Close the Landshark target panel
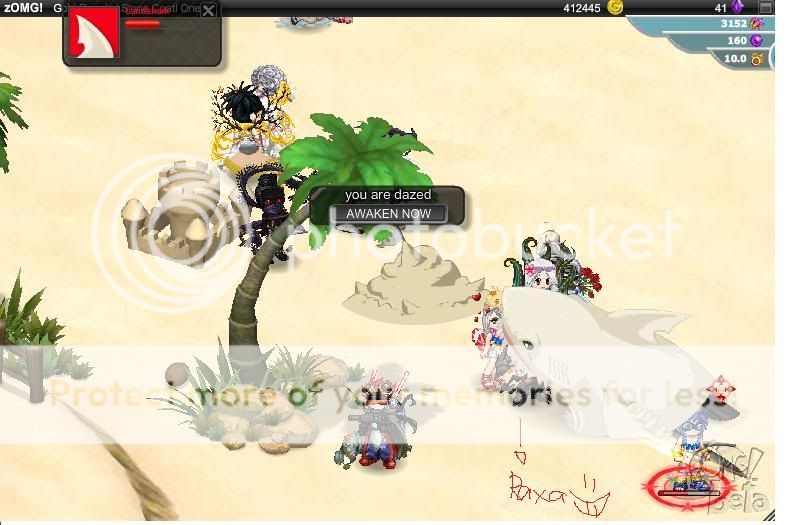This screenshot has width=792, height=525. pyautogui.click(x=208, y=11)
